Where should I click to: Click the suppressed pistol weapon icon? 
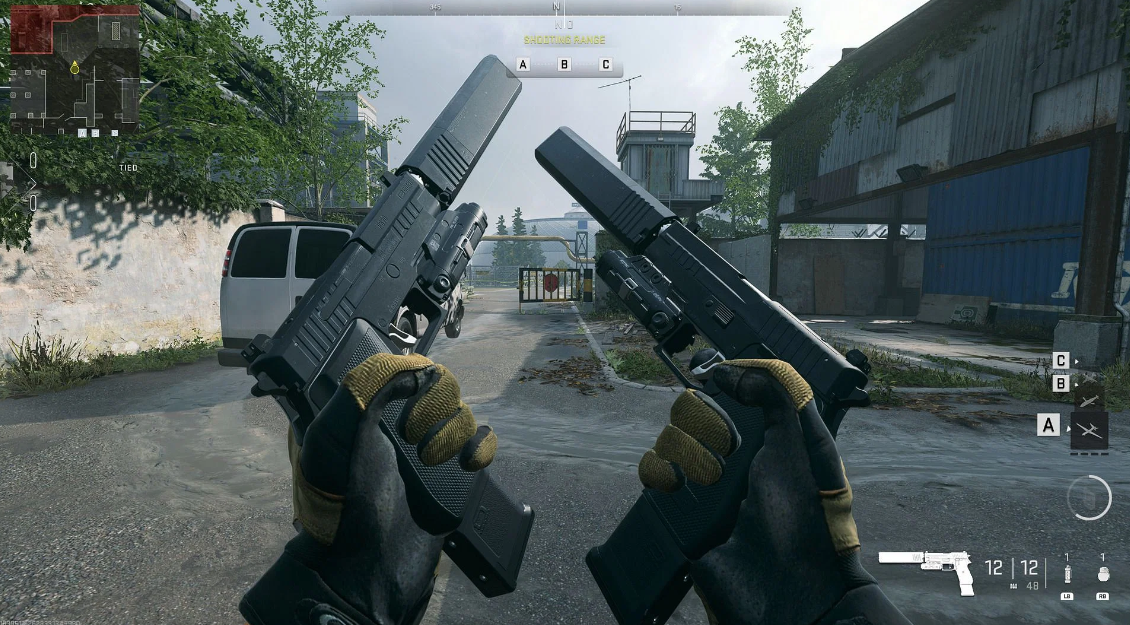pyautogui.click(x=926, y=568)
